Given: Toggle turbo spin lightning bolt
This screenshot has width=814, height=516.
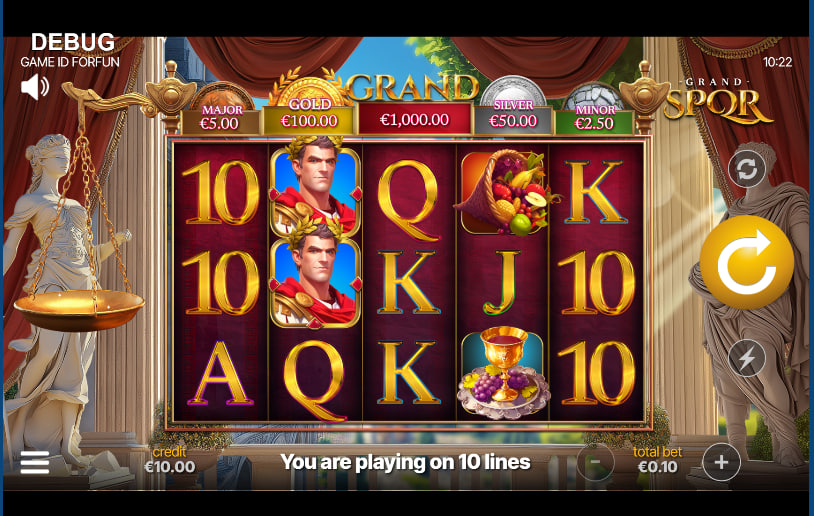Looking at the screenshot, I should pyautogui.click(x=746, y=358).
